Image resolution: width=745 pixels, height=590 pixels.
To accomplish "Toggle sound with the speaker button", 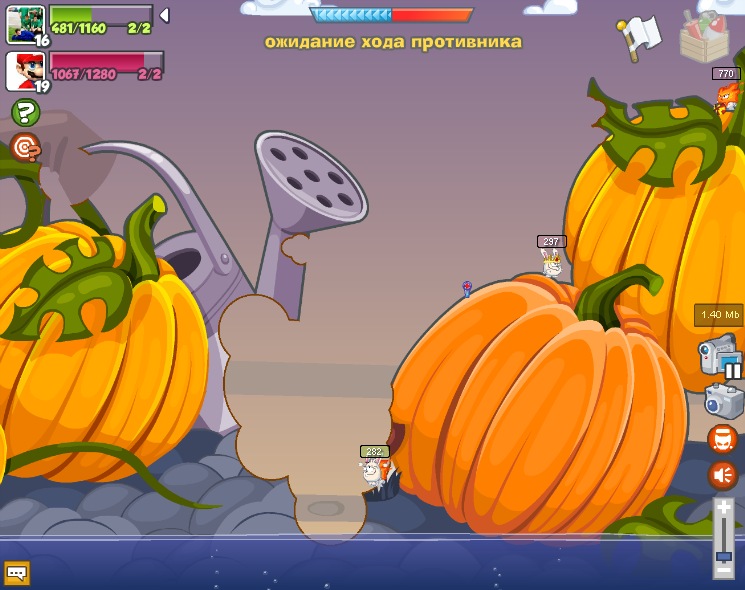I will [722, 475].
